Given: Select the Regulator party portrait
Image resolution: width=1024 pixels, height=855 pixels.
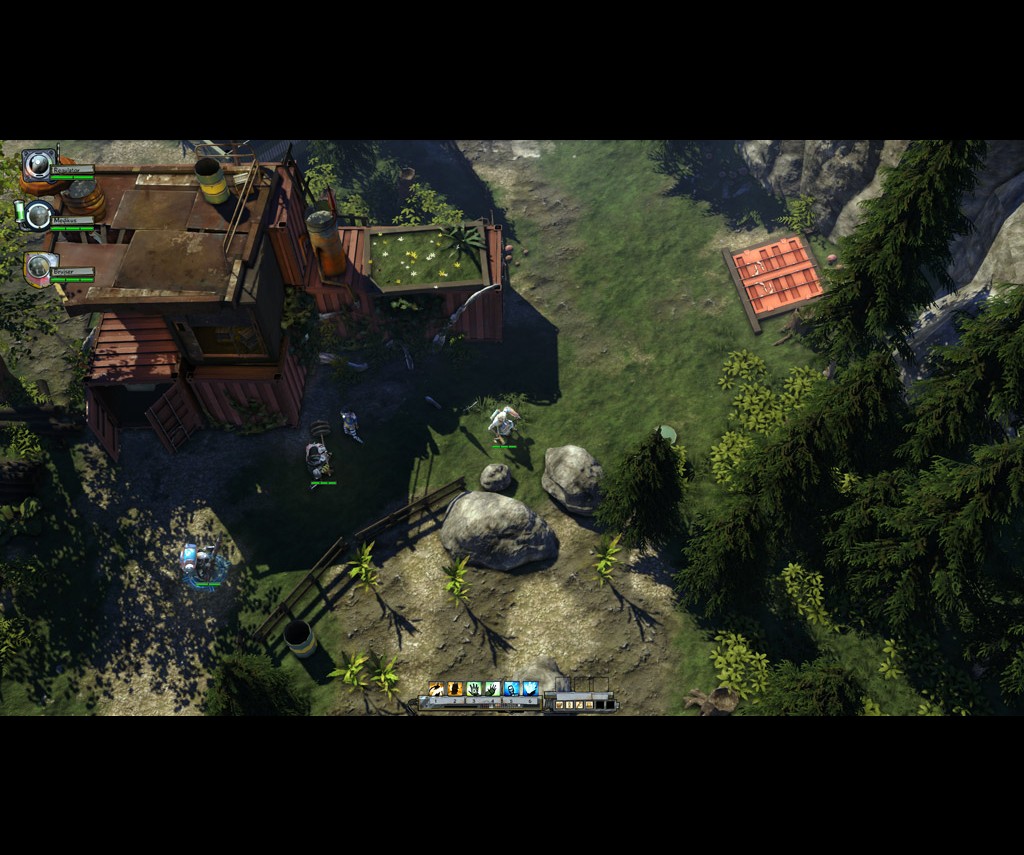Looking at the screenshot, I should coord(39,165).
